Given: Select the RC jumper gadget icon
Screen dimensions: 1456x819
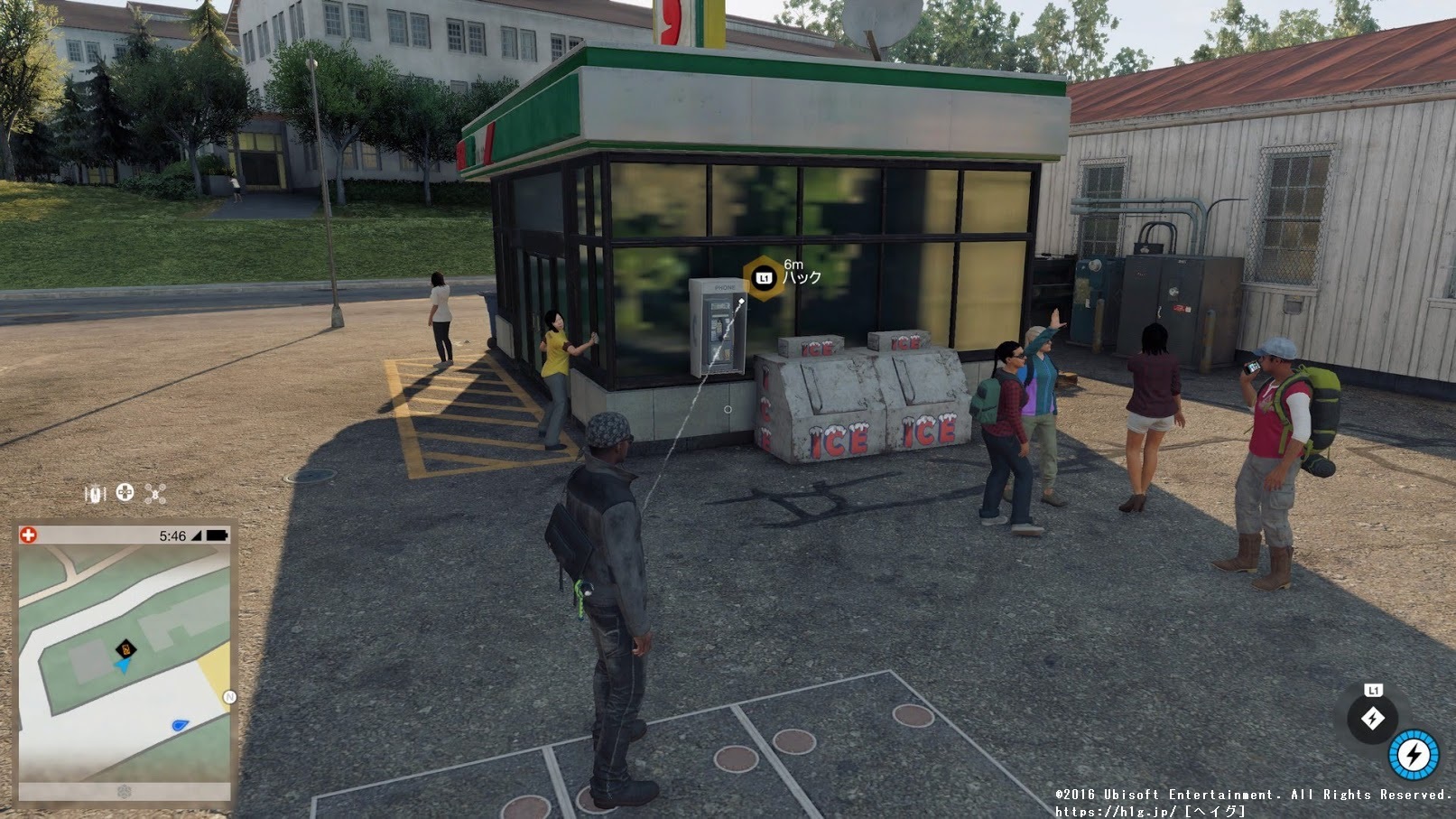Looking at the screenshot, I should coord(95,493).
